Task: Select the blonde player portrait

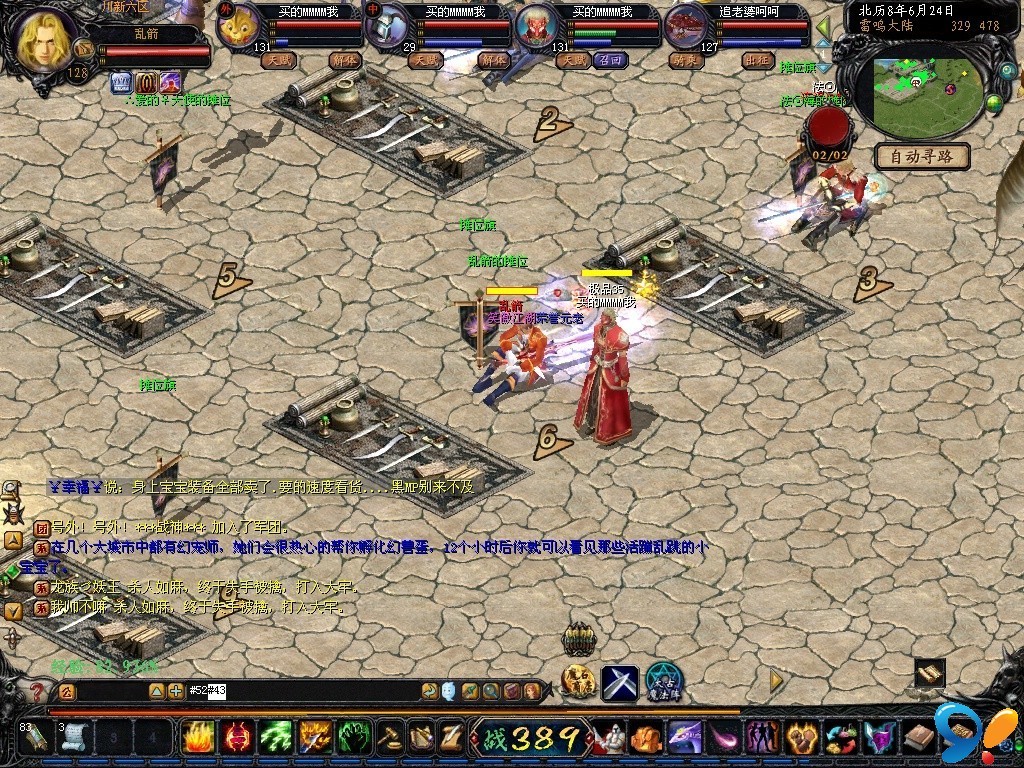Action: click(43, 39)
